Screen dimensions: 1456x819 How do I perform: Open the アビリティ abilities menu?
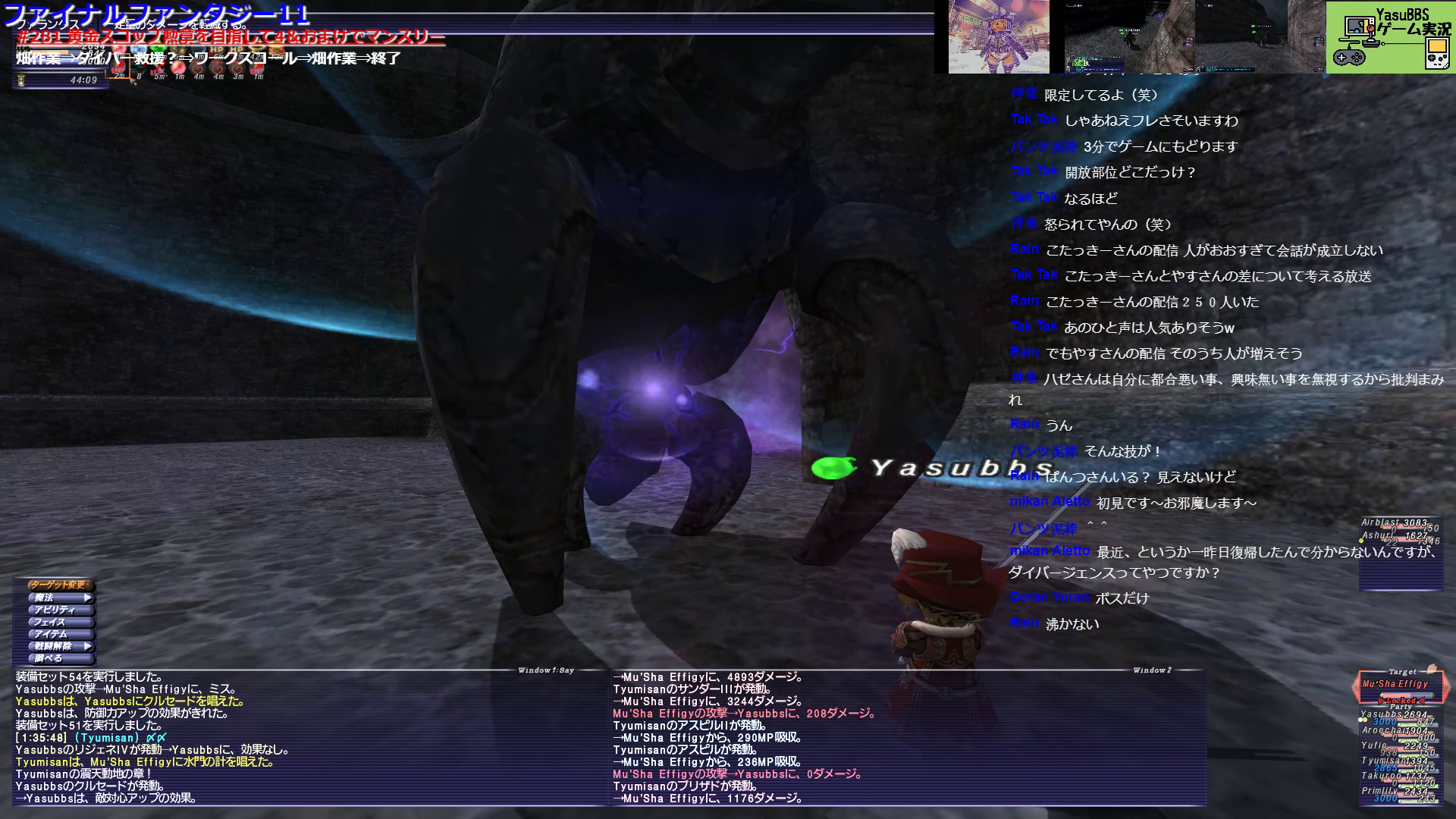tap(60, 610)
